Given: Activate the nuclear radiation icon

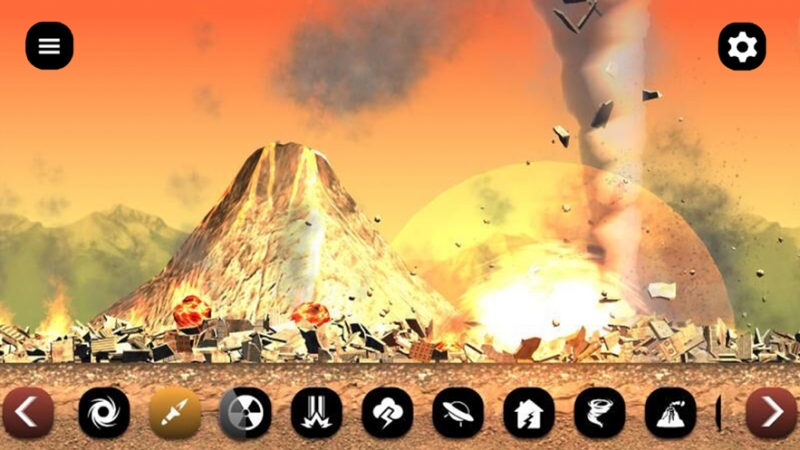Looking at the screenshot, I should [245, 413].
